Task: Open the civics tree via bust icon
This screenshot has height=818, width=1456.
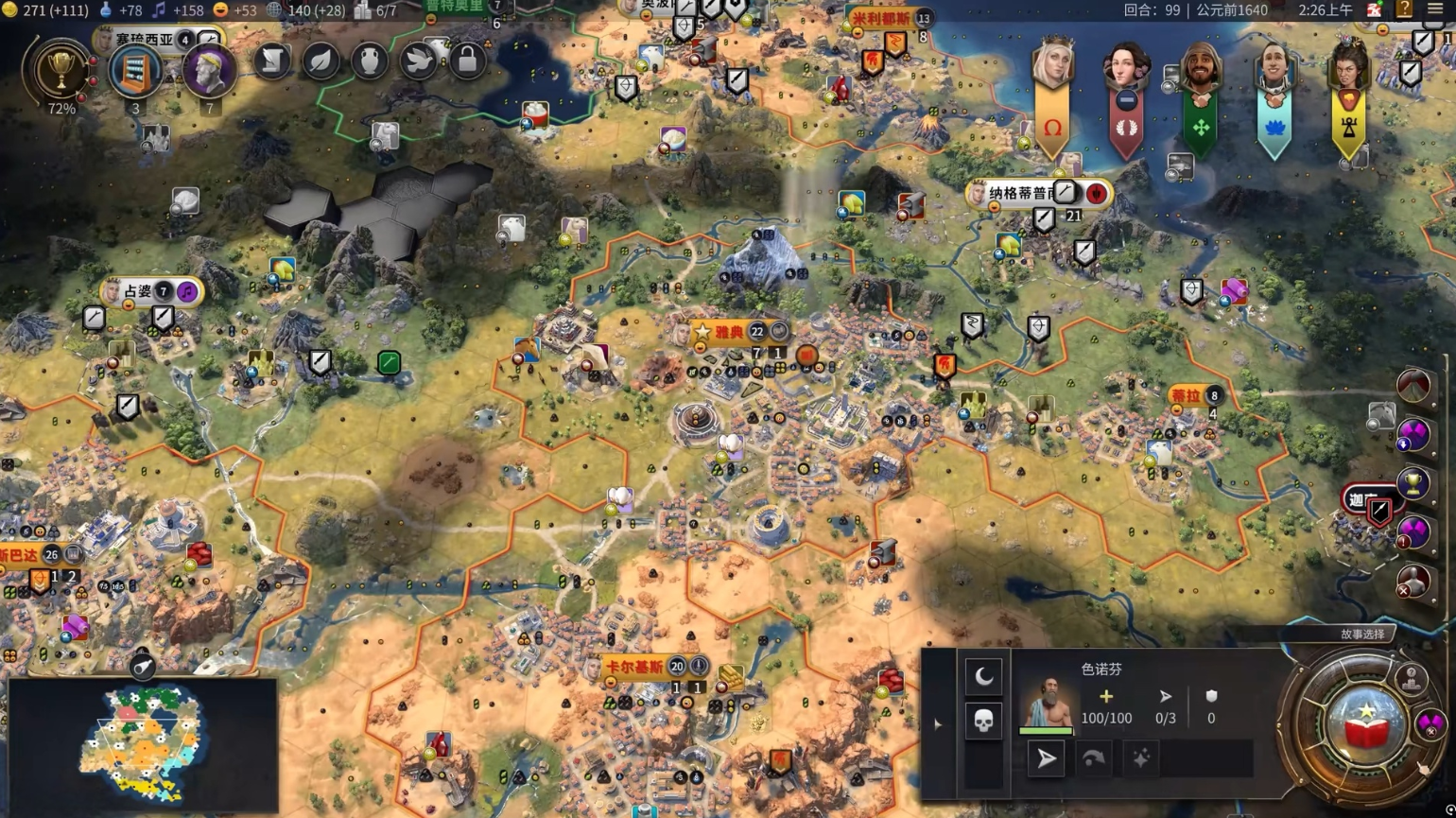Action: coord(209,69)
